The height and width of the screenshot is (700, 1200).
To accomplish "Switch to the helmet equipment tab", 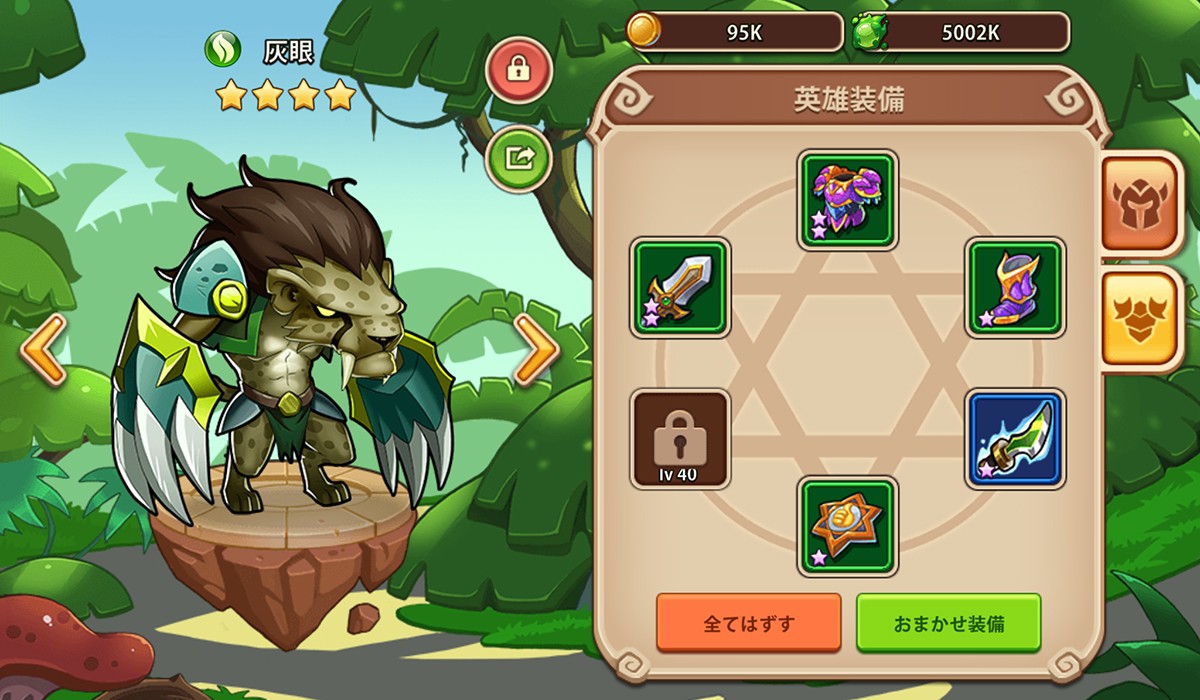I will (x=1142, y=204).
